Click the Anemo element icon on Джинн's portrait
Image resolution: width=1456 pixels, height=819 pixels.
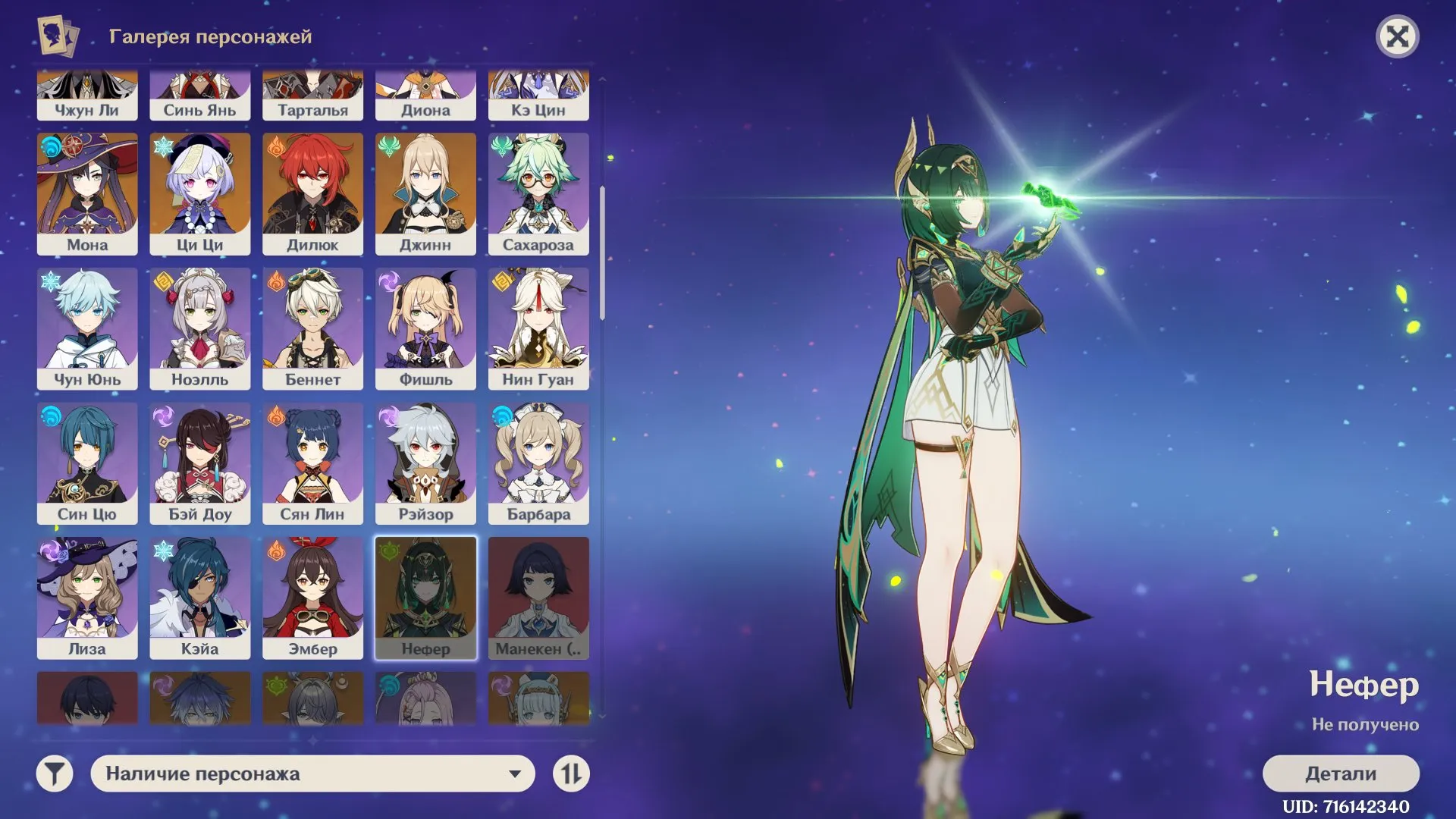coord(388,147)
